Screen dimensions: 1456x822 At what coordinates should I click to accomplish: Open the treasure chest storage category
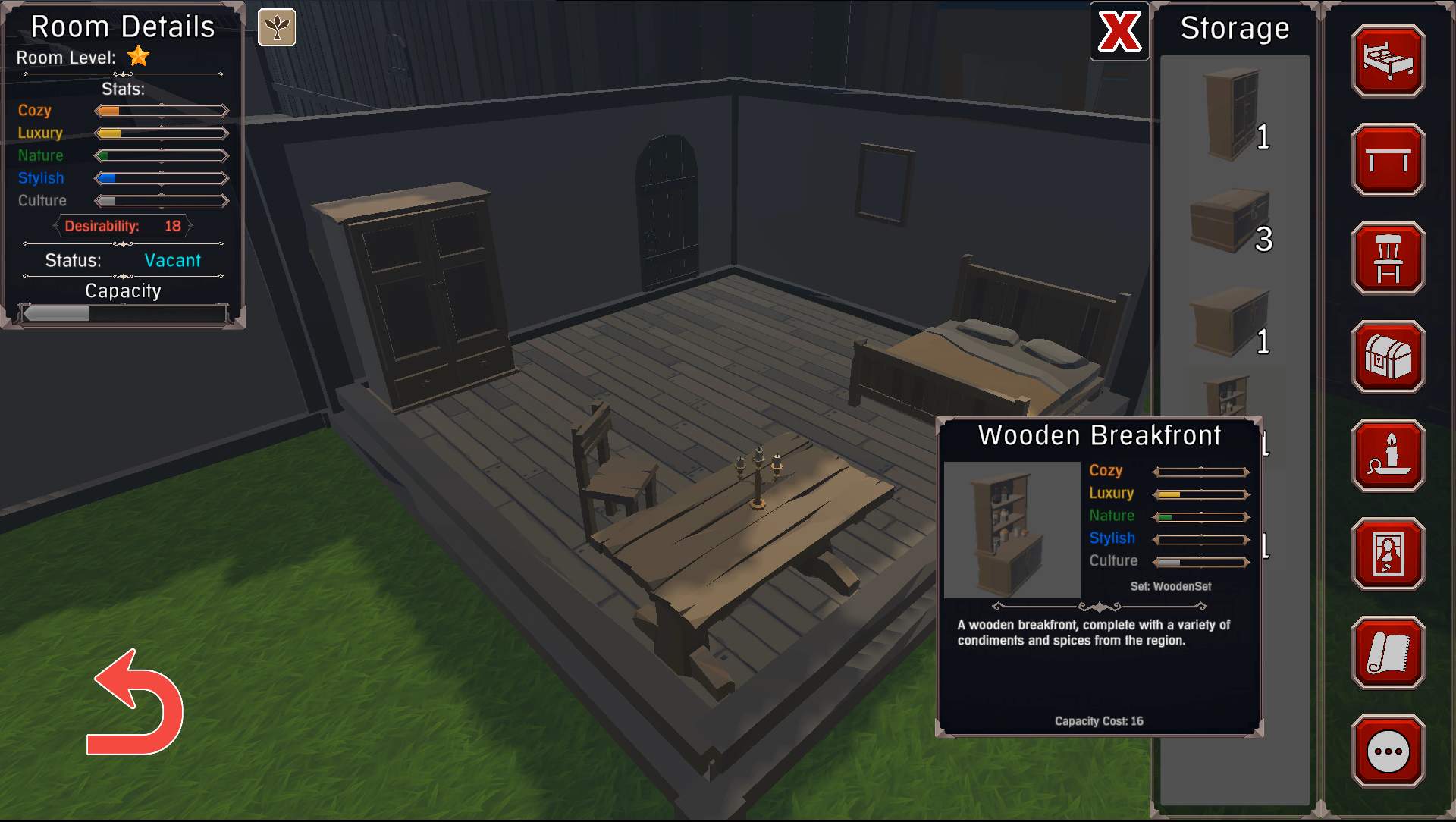pos(1388,357)
